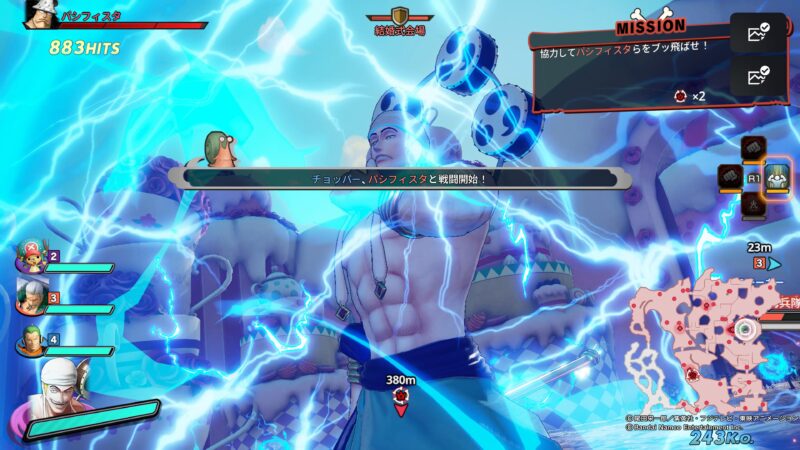Screen dimensions: 800x450
Task: Click the lower screenshot overlay button
Action: tap(757, 75)
